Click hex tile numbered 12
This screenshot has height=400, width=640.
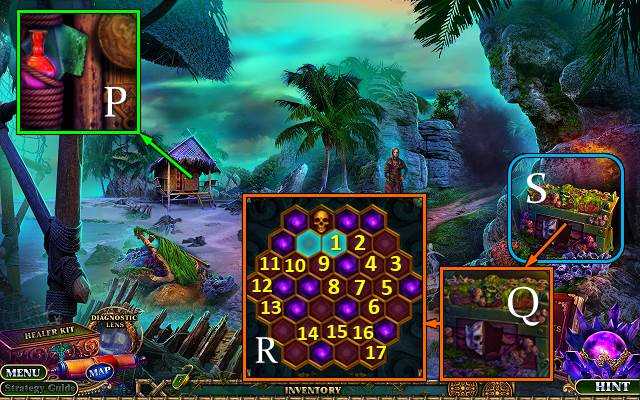tap(261, 285)
